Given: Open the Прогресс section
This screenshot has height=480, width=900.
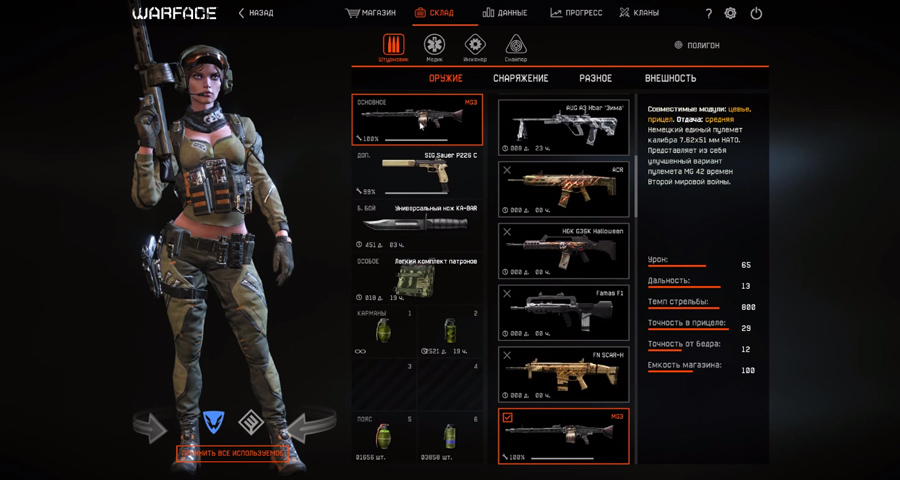Looking at the screenshot, I should click(576, 13).
